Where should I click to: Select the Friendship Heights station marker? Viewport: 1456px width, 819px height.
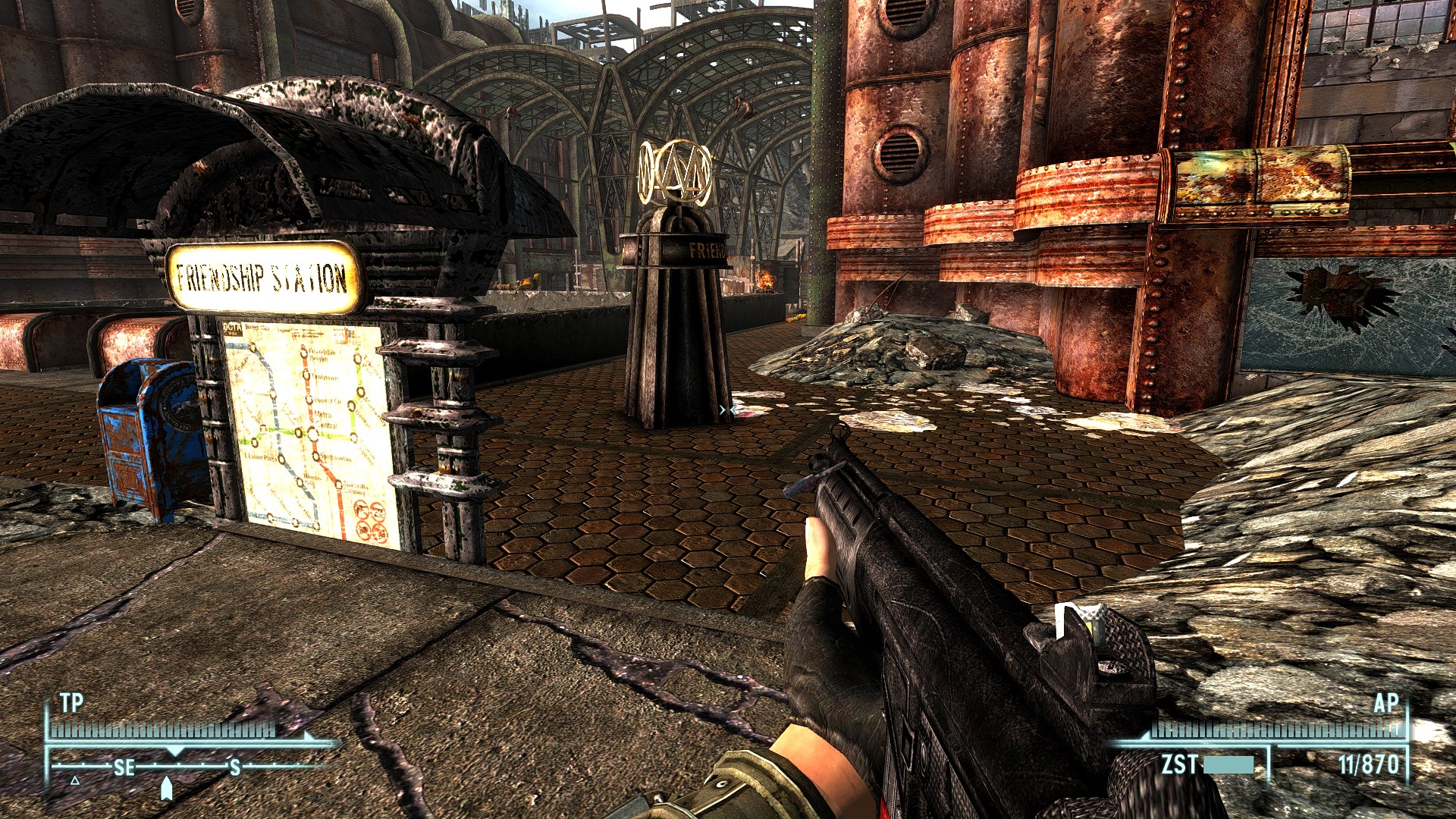point(304,353)
